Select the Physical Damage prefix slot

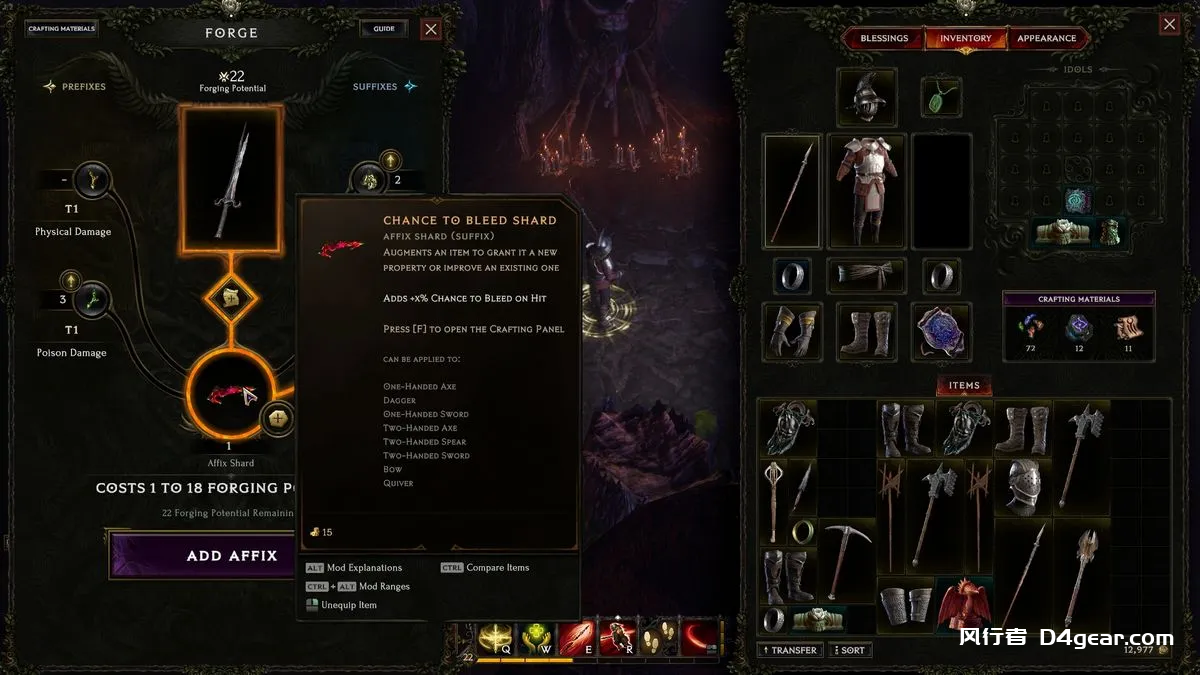92,182
